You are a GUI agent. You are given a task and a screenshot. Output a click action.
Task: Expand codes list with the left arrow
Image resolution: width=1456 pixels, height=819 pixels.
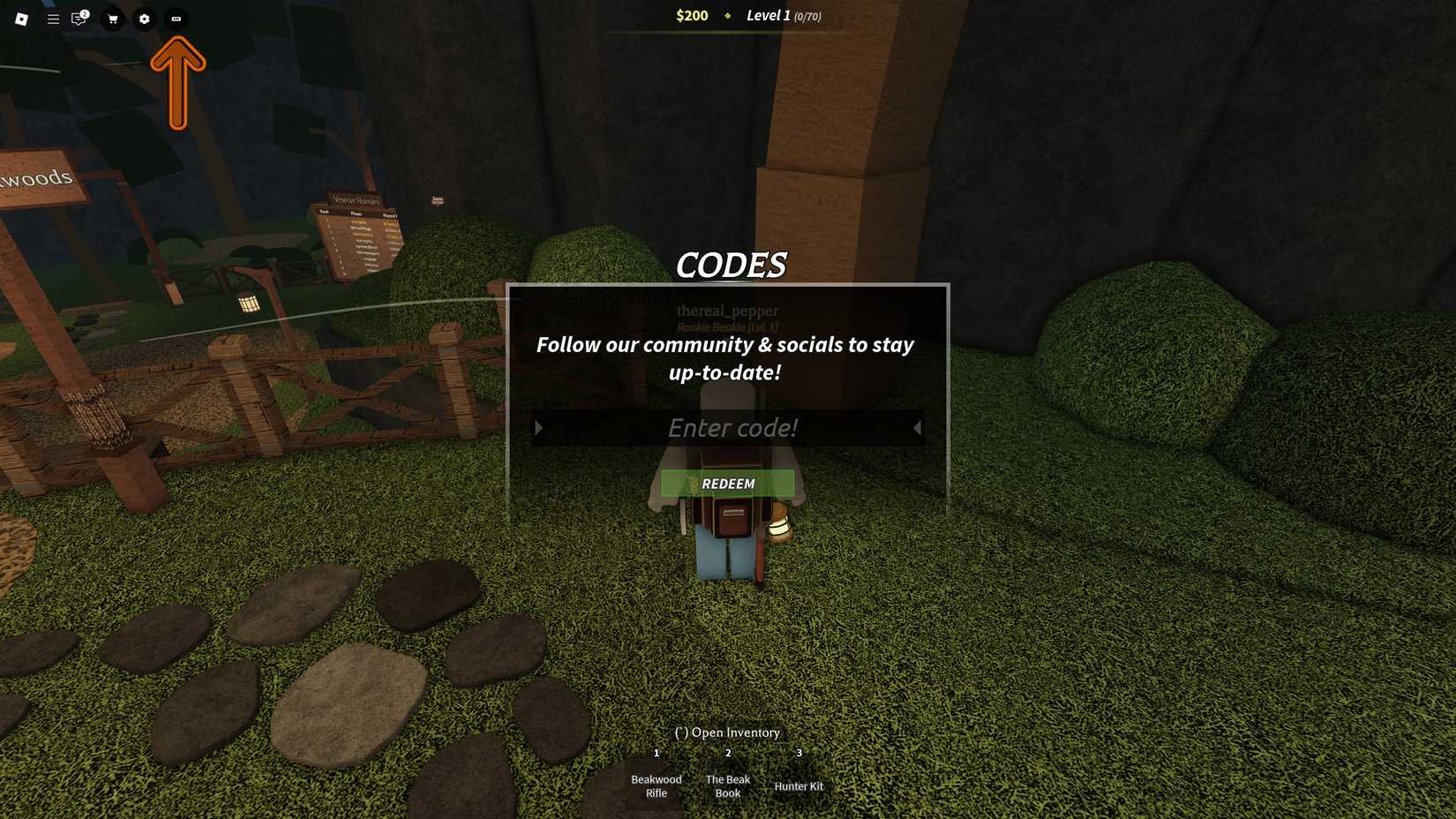539,428
